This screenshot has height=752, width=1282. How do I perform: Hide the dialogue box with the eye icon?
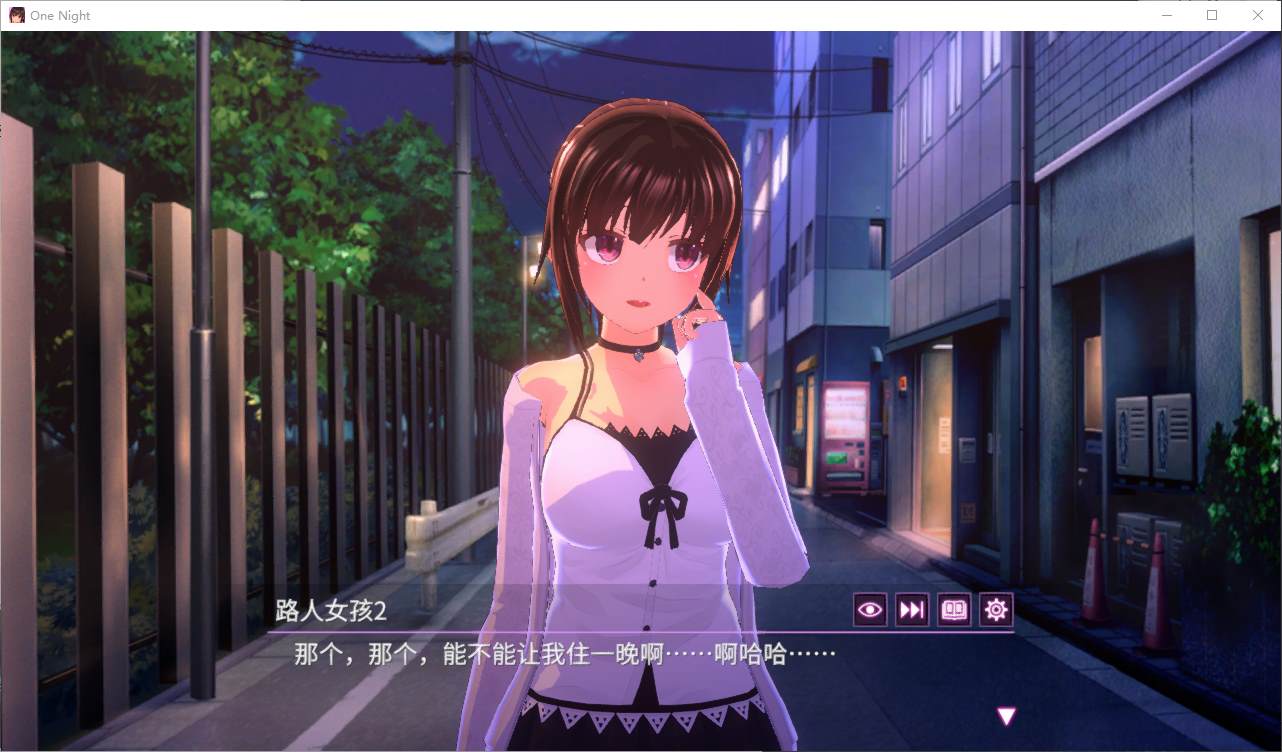(870, 610)
